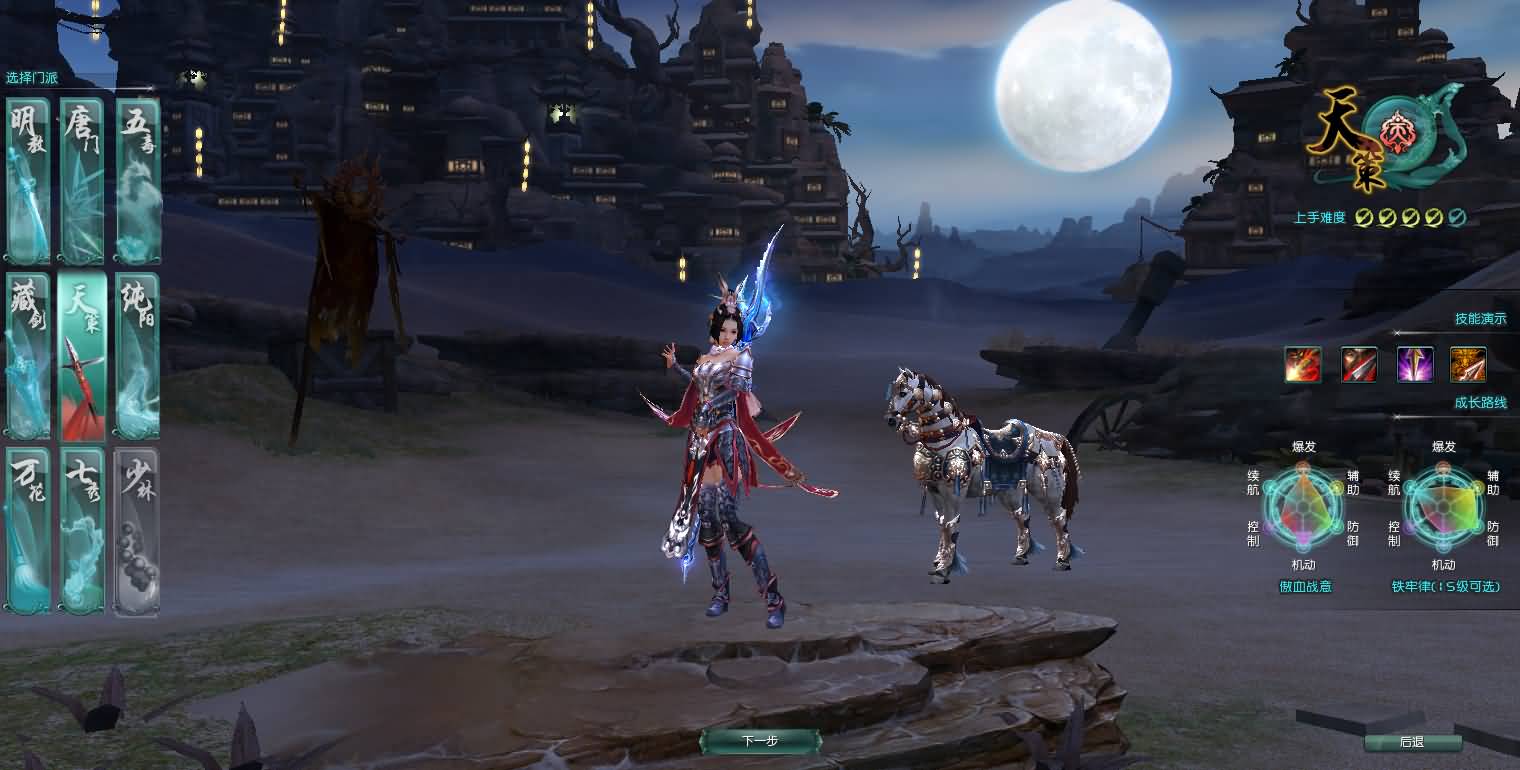Click the 技能演示 section header
This screenshot has width=1520, height=770.
[1483, 318]
